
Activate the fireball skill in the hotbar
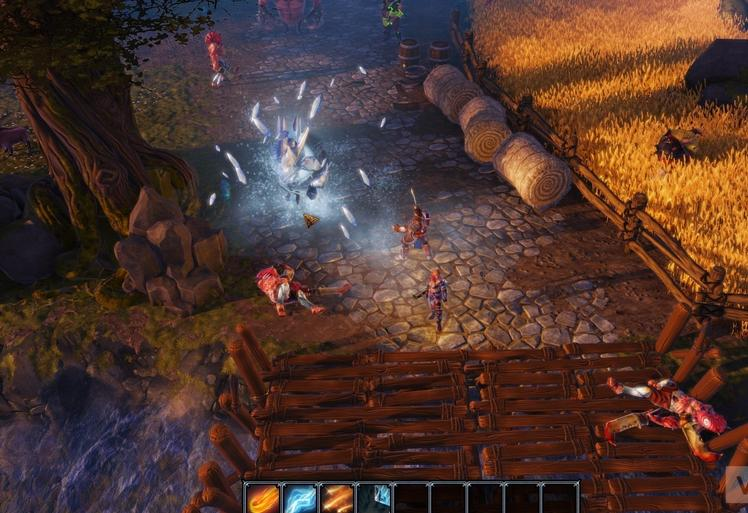tap(264, 498)
